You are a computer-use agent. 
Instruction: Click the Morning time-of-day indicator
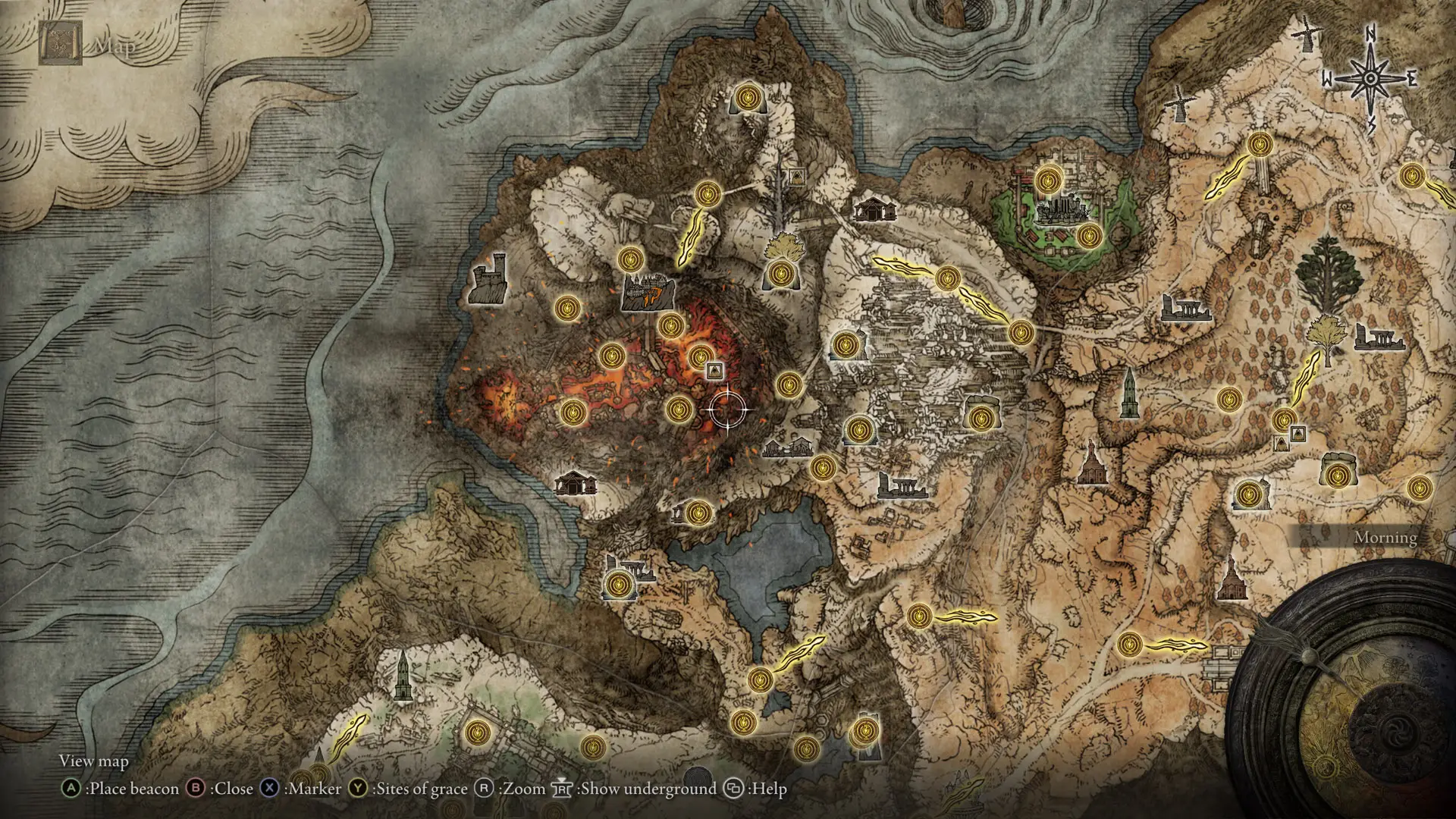[x=1385, y=537]
